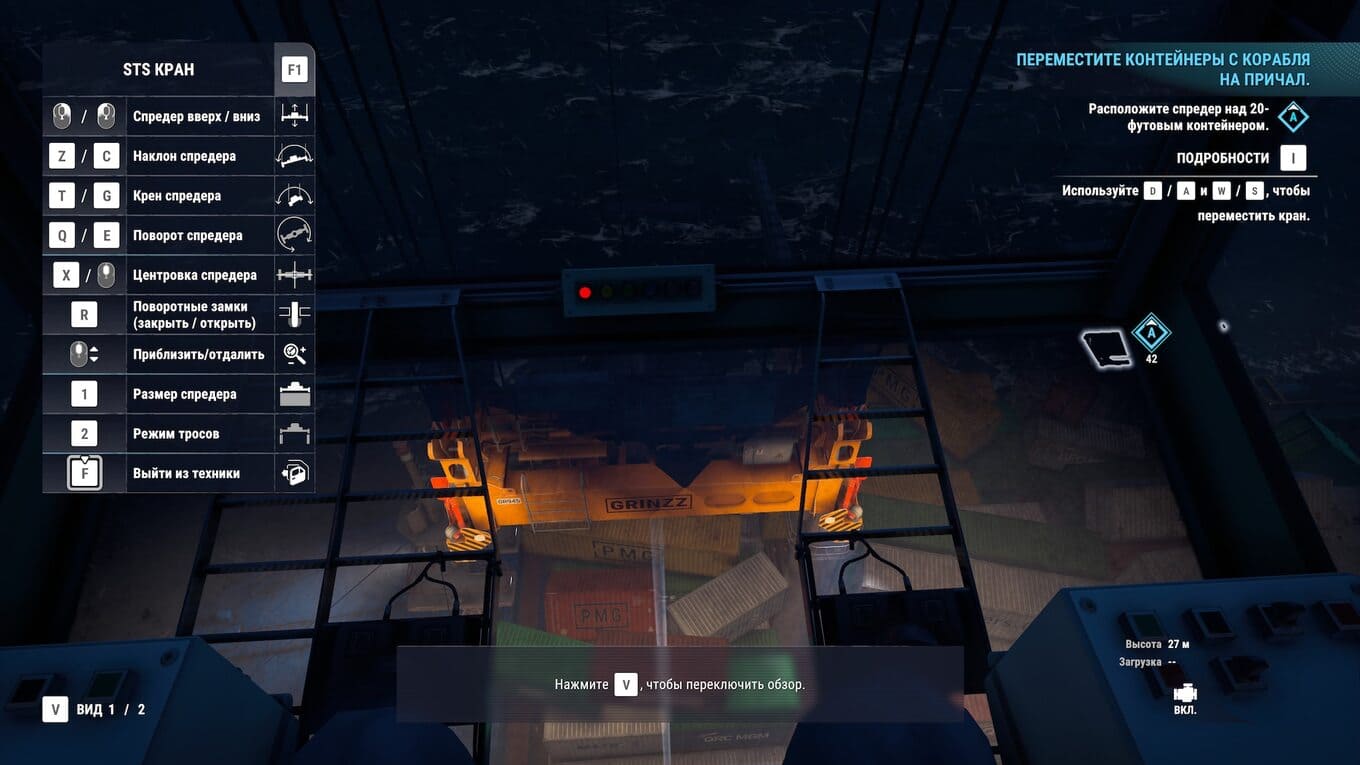This screenshot has width=1360, height=765.
Task: Choose the Размер спредера icon
Action: click(295, 394)
